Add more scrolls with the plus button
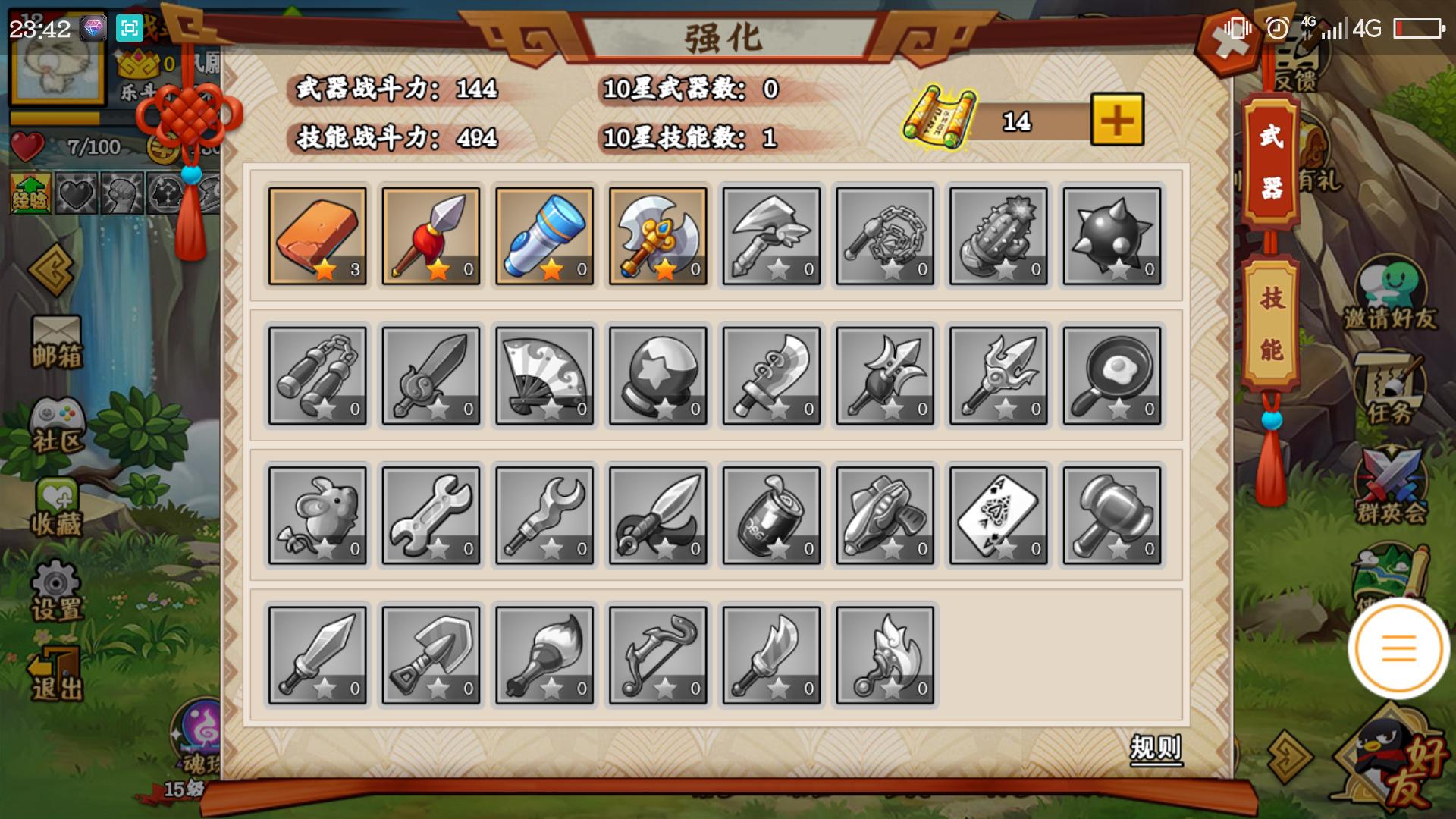 pos(1116,120)
